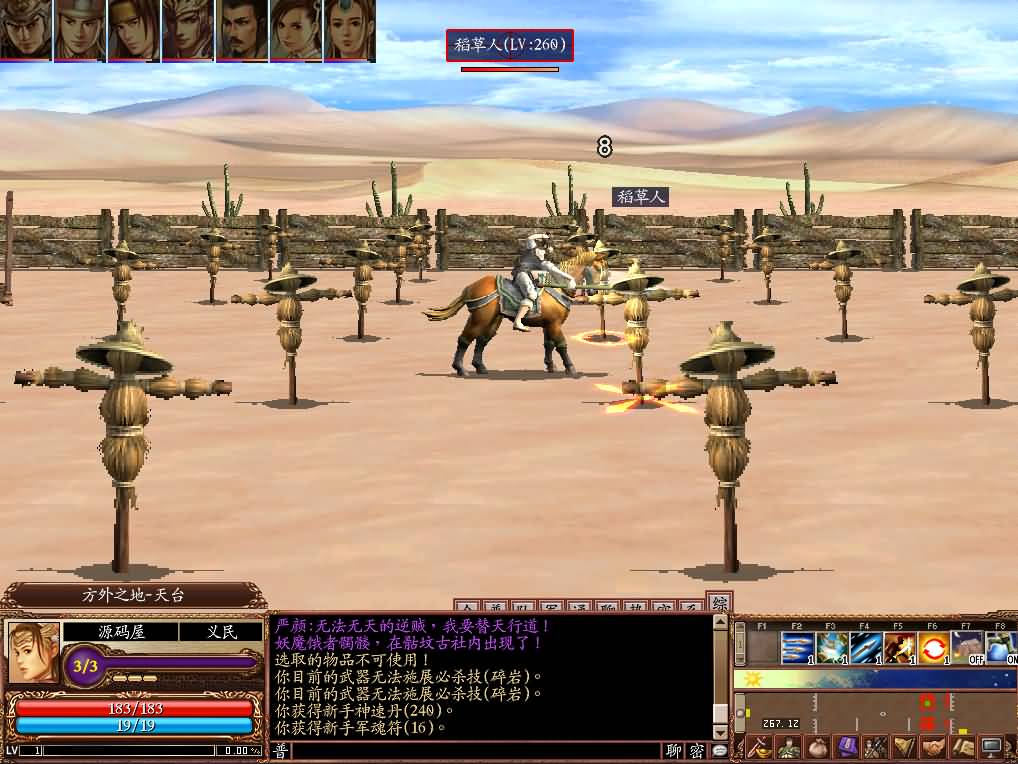The width and height of the screenshot is (1018, 764).
Task: Select the 聊 chat channel button
Action: tap(675, 751)
